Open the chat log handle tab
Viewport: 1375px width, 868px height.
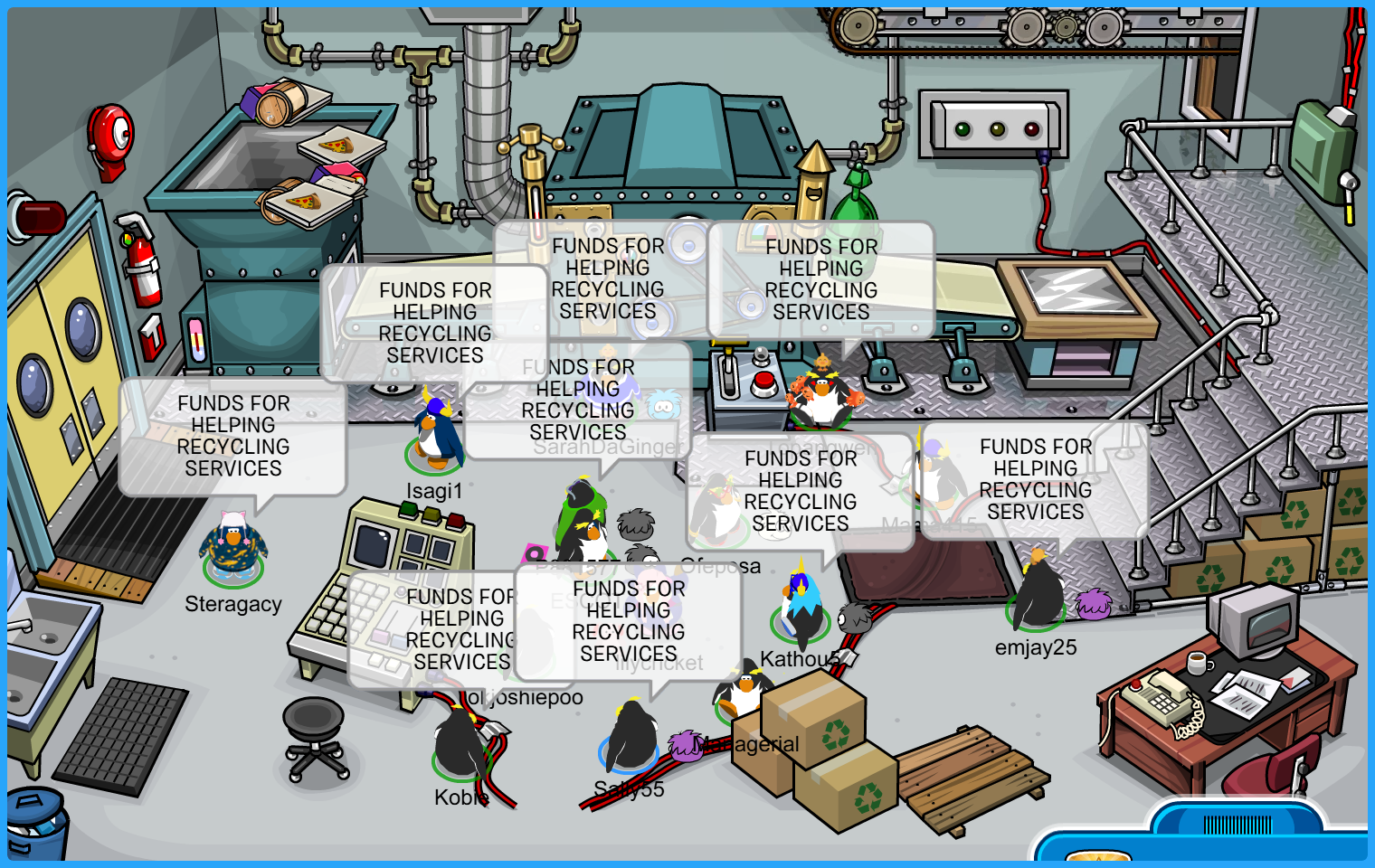(x=1237, y=823)
